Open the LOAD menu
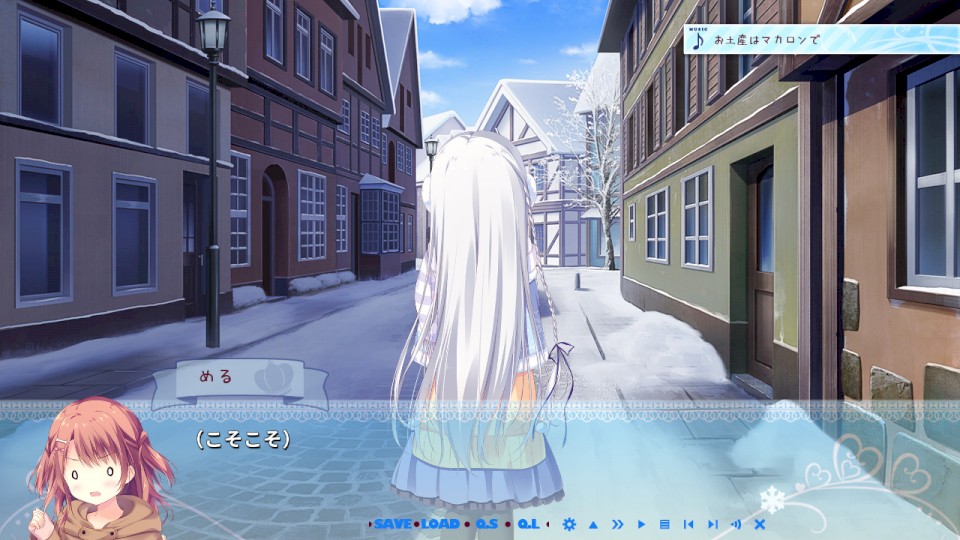Image resolution: width=960 pixels, height=540 pixels. (440, 524)
